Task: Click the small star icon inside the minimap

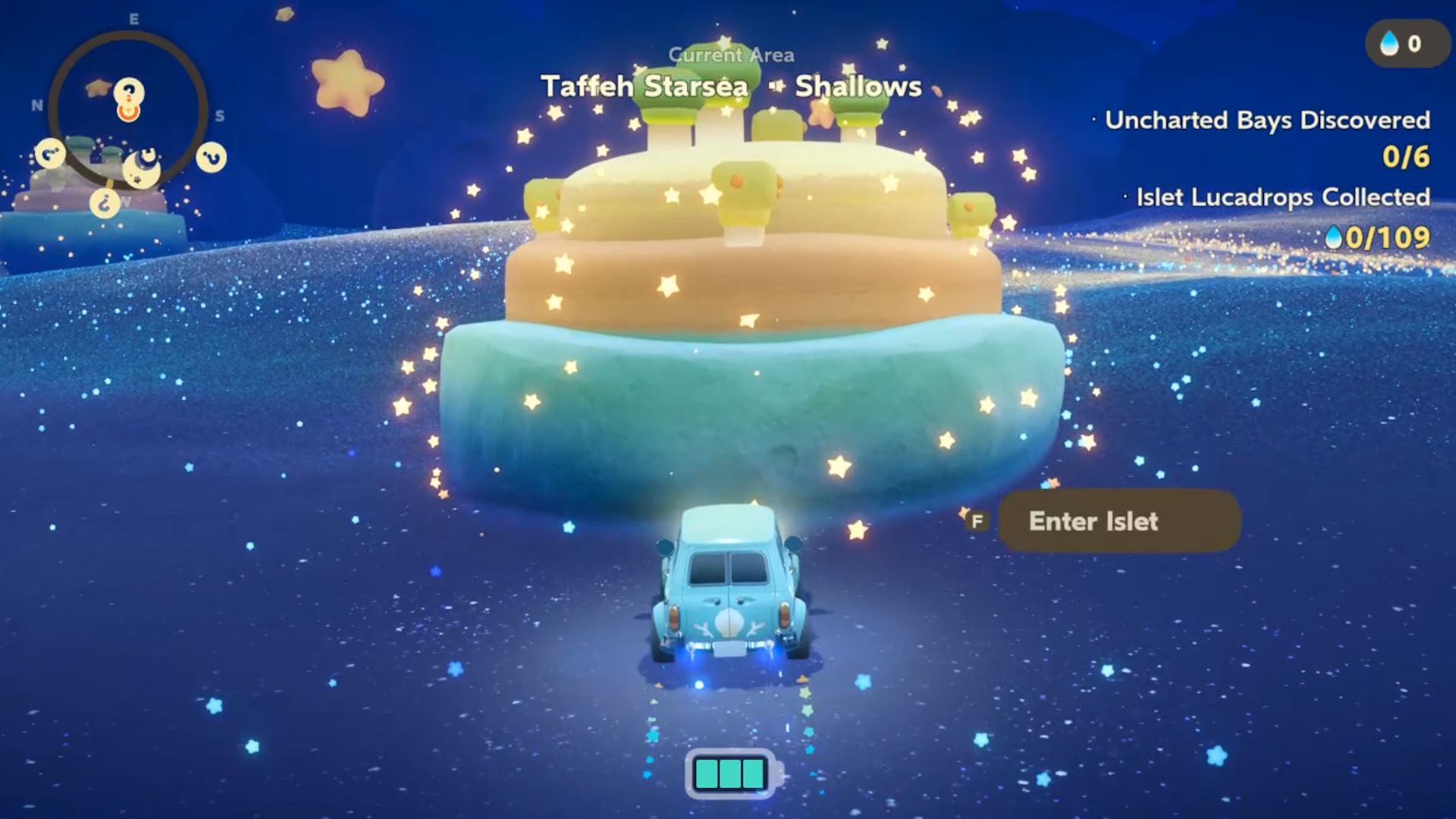Action: [97, 88]
